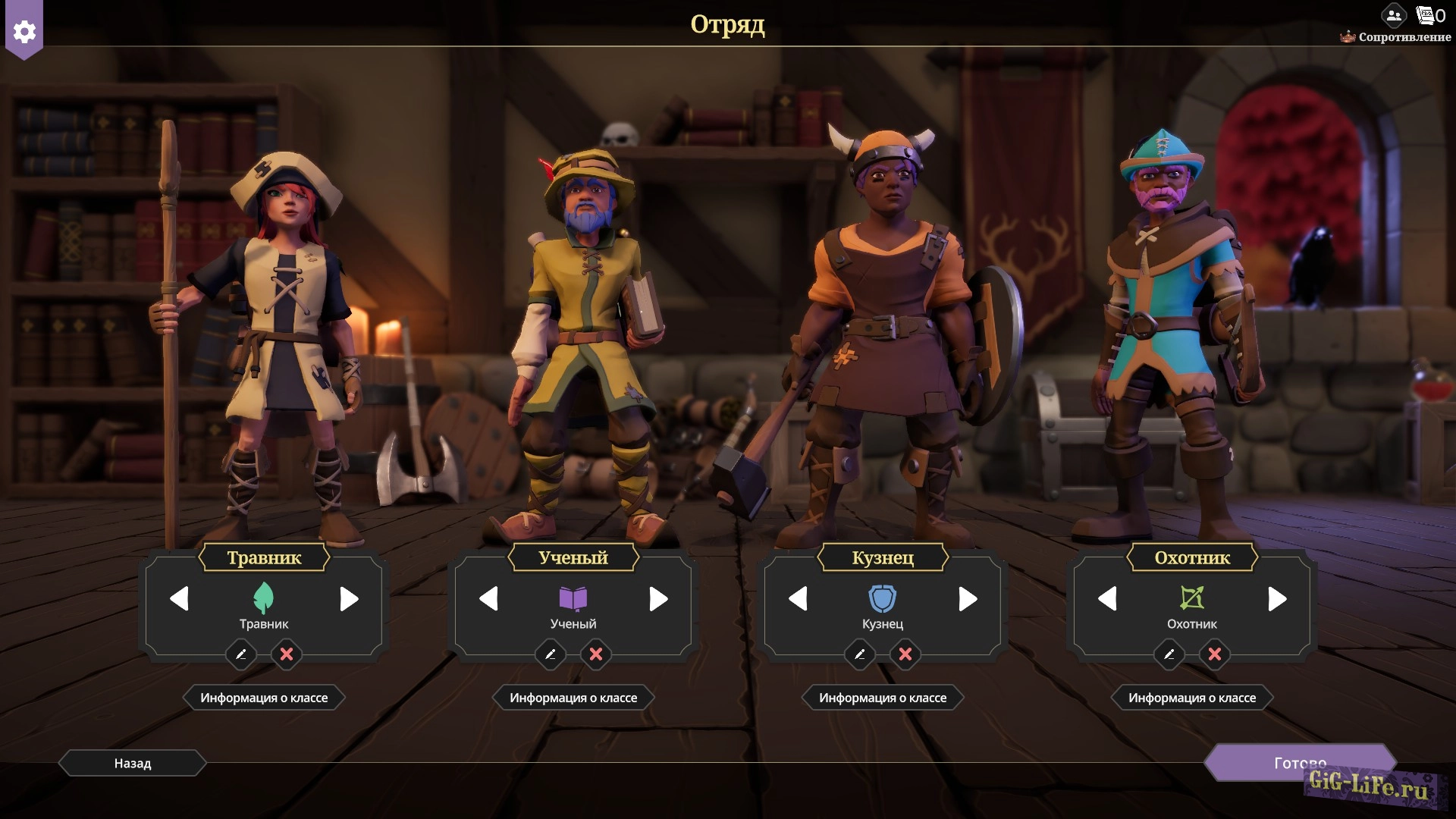
Task: Edit the Травник character with the pencil
Action: tap(241, 654)
